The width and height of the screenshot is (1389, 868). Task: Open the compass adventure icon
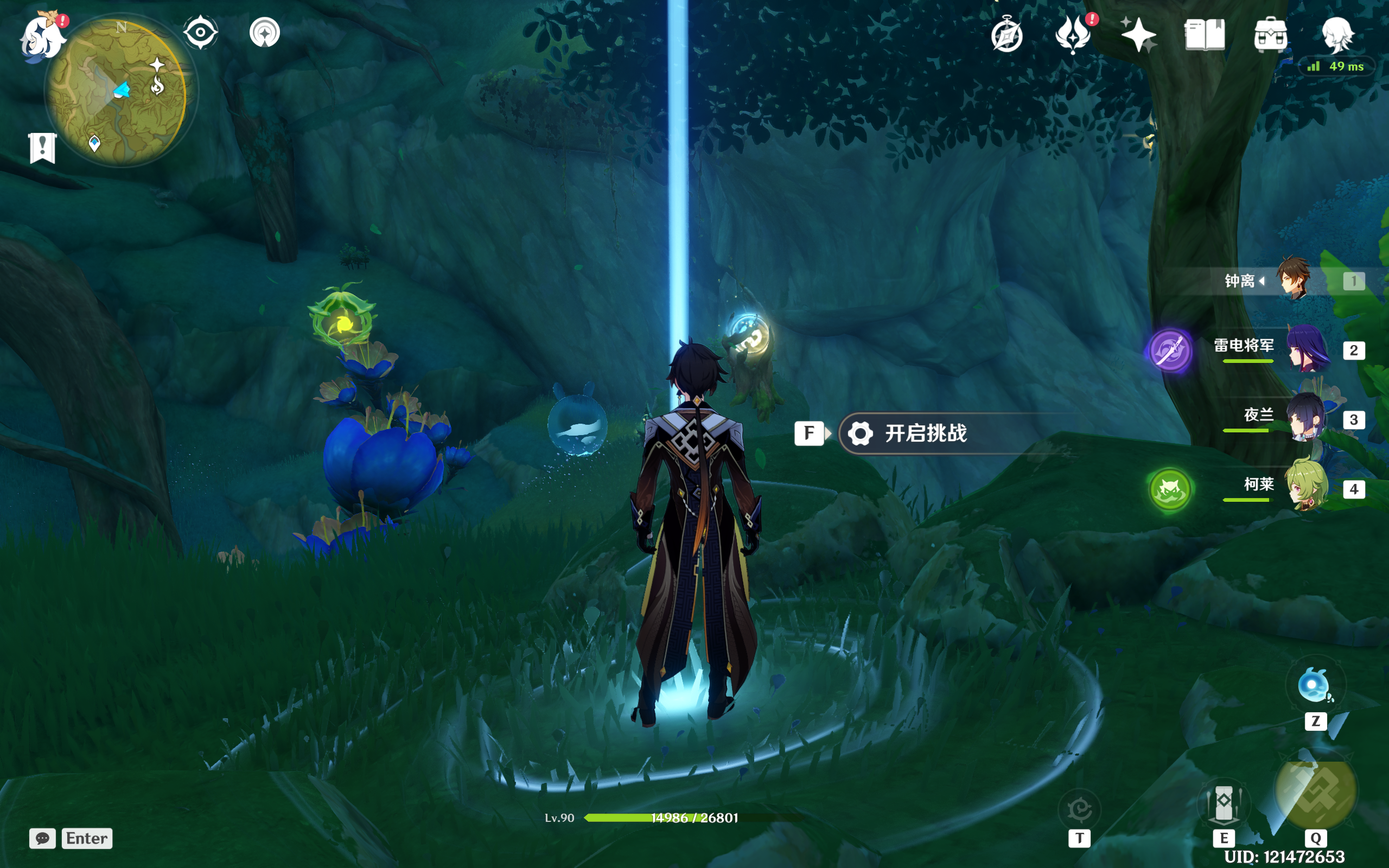tap(1006, 36)
